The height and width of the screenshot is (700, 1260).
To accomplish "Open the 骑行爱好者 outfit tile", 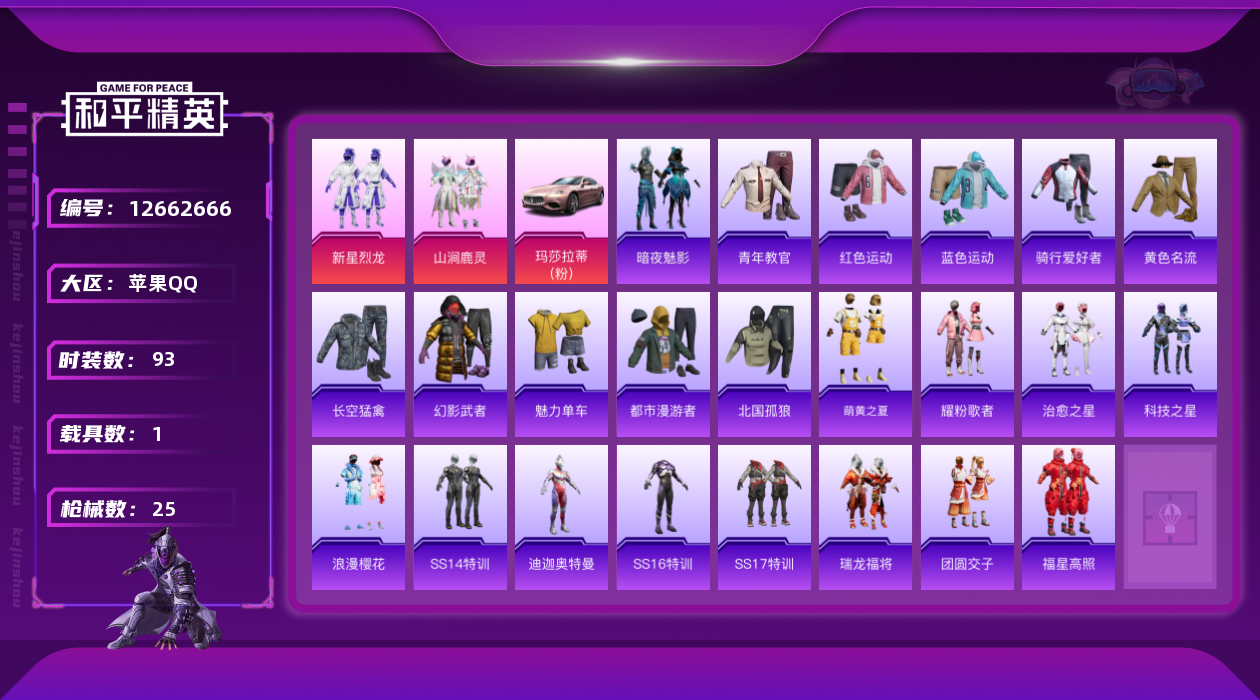I will [x=1068, y=211].
